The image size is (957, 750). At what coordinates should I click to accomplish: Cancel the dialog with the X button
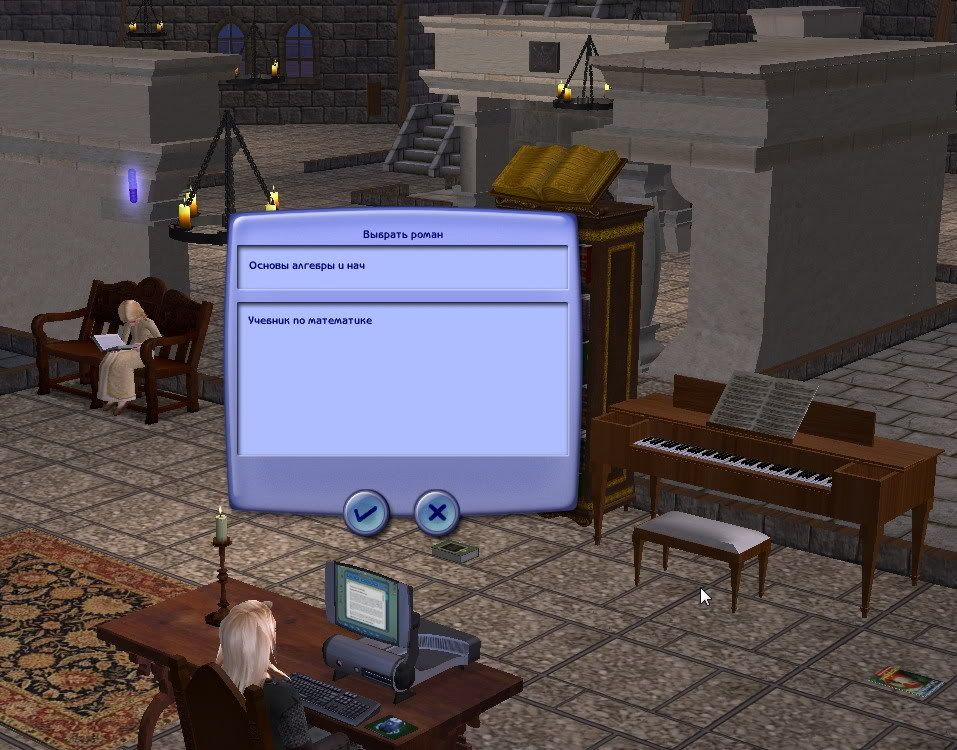pos(437,514)
